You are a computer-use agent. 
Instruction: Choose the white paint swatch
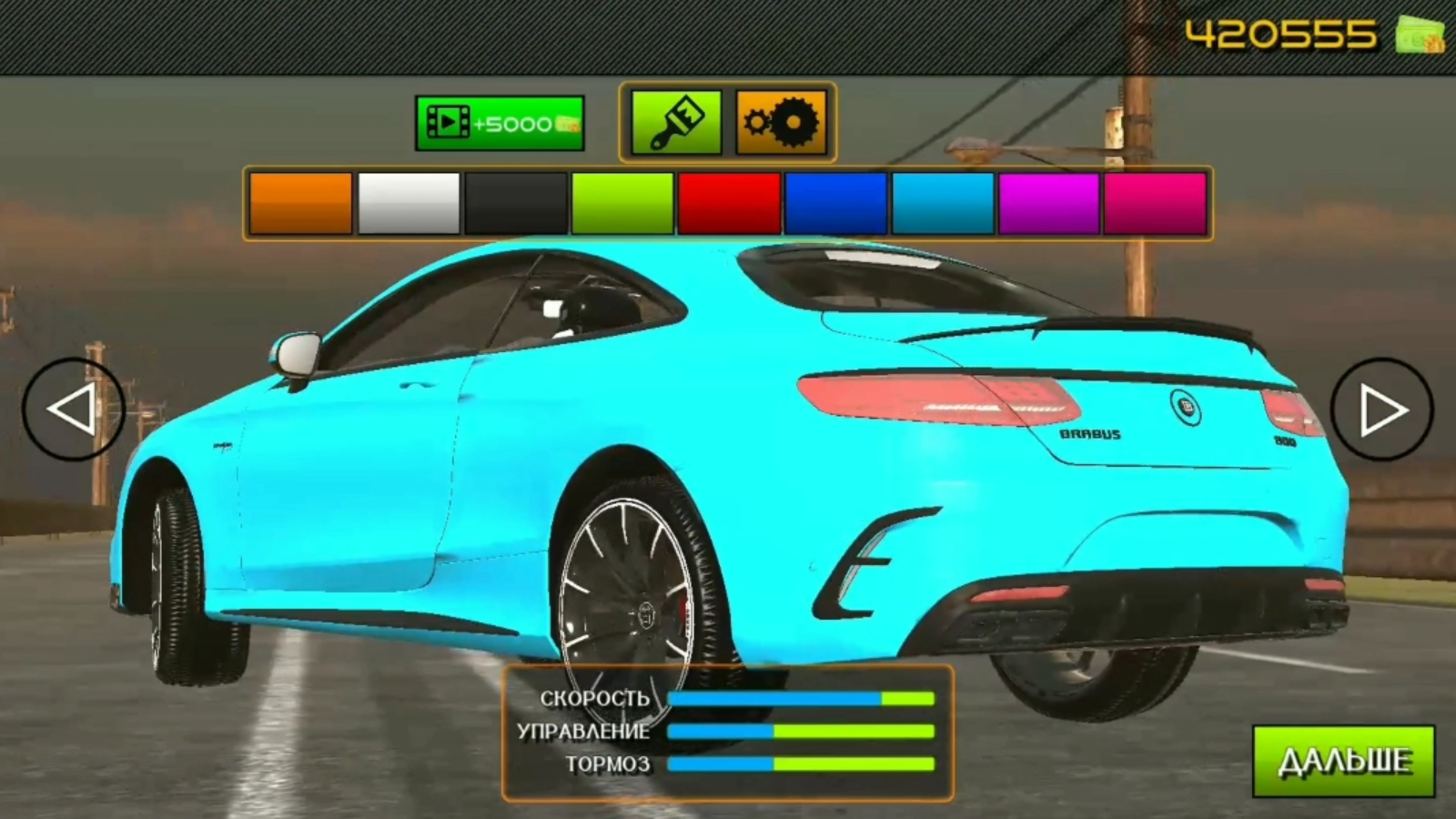click(x=407, y=202)
